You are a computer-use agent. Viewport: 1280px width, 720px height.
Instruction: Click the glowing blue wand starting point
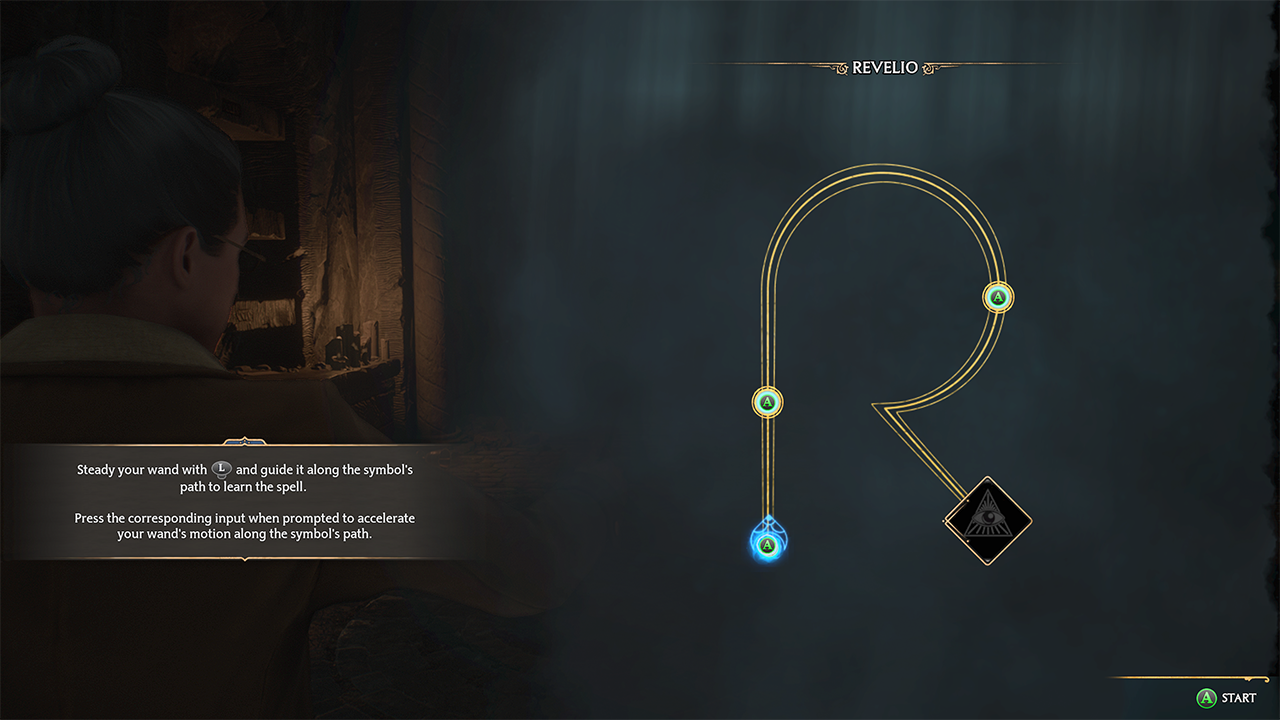767,544
